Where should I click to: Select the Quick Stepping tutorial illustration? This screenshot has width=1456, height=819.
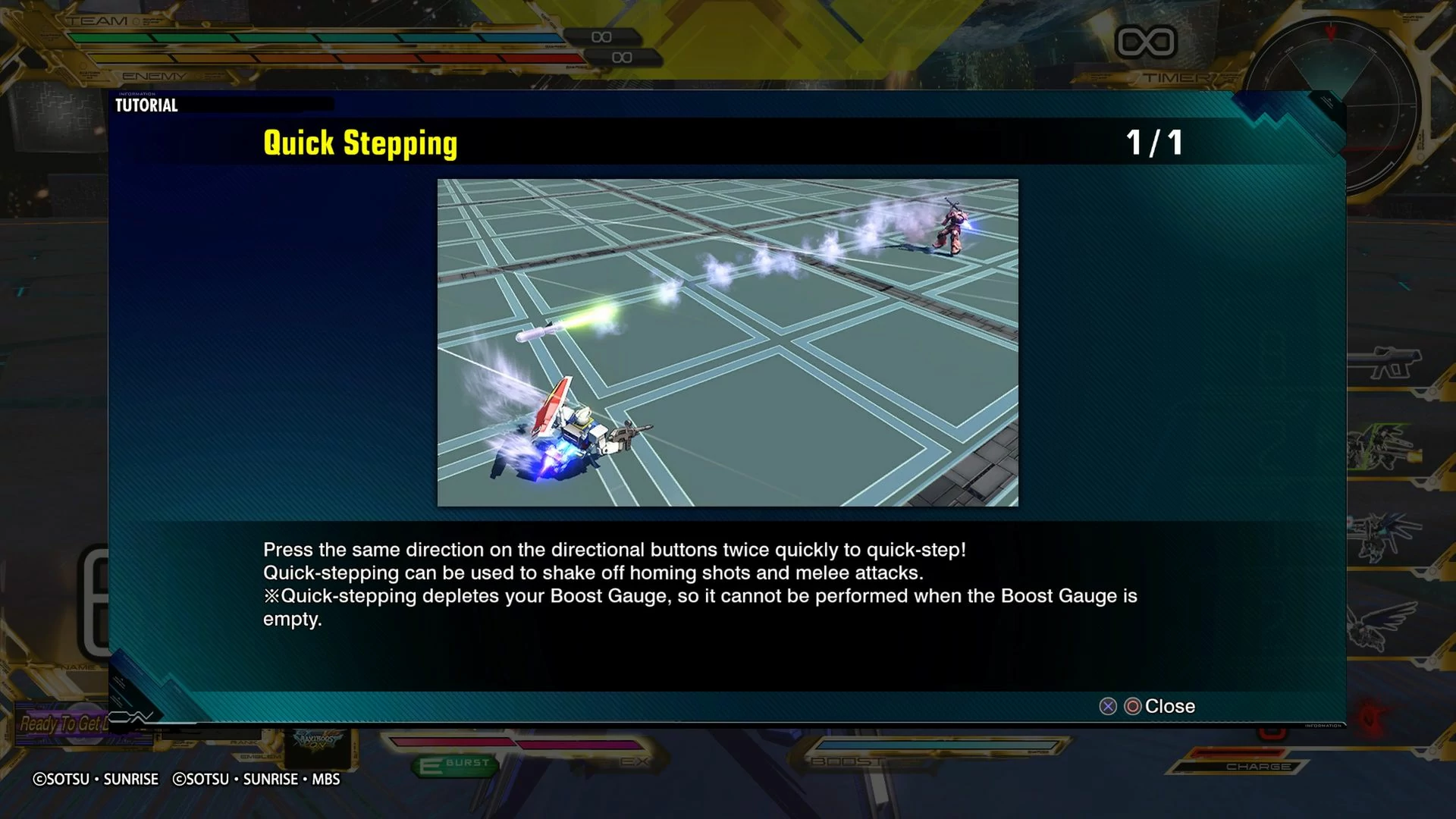[x=727, y=343]
